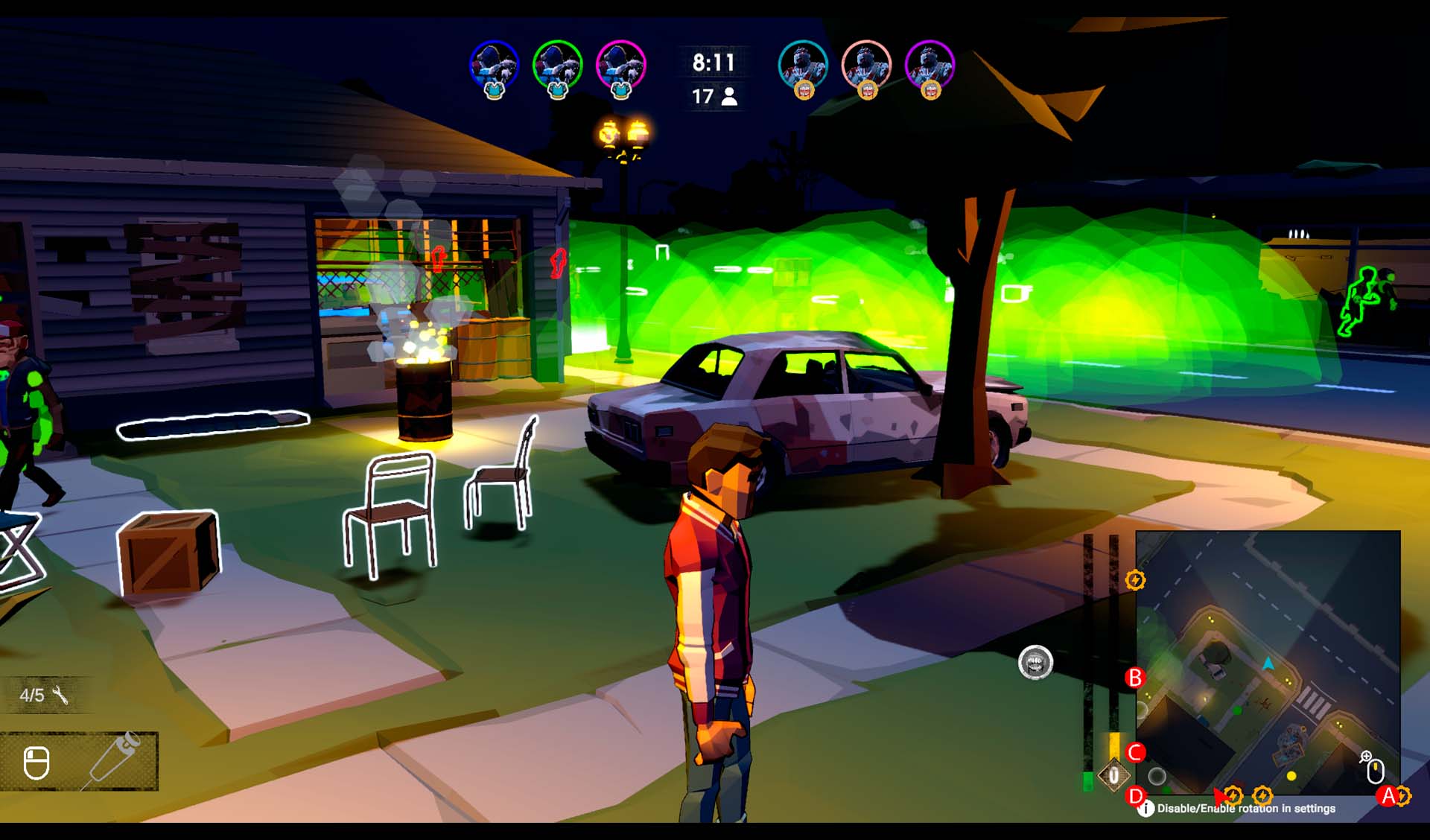Click the diamond-shaped stamina icon
Screen dimensions: 1430x840
click(1113, 776)
